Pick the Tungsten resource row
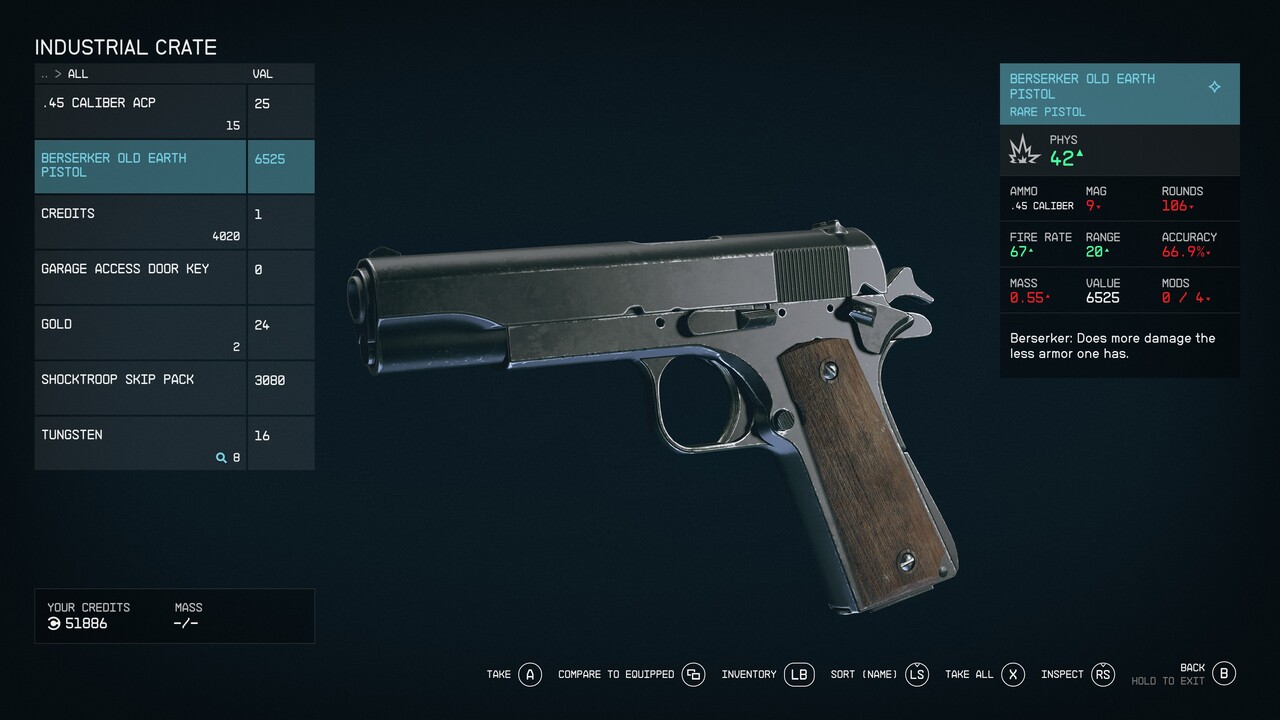This screenshot has width=1280, height=720. click(x=140, y=443)
